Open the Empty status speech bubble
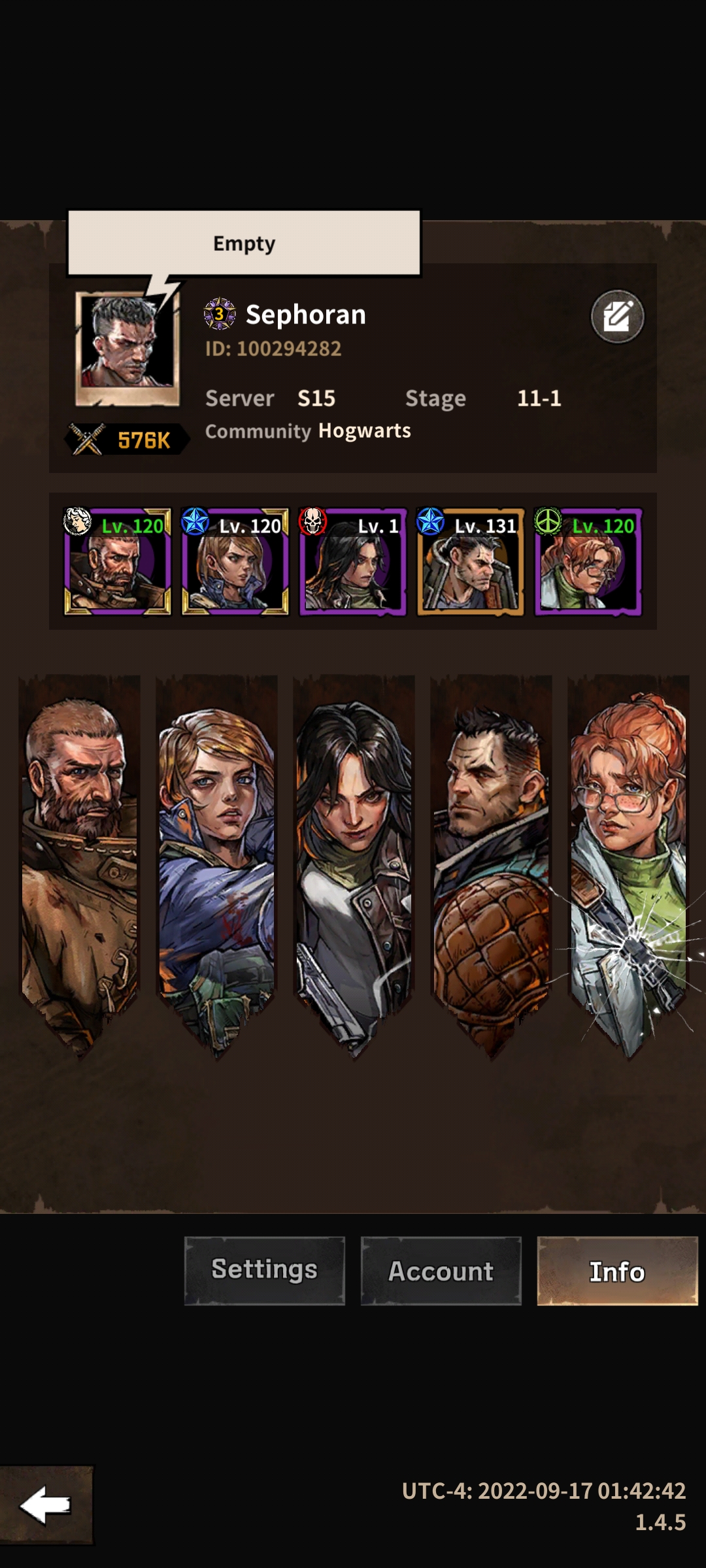 244,243
